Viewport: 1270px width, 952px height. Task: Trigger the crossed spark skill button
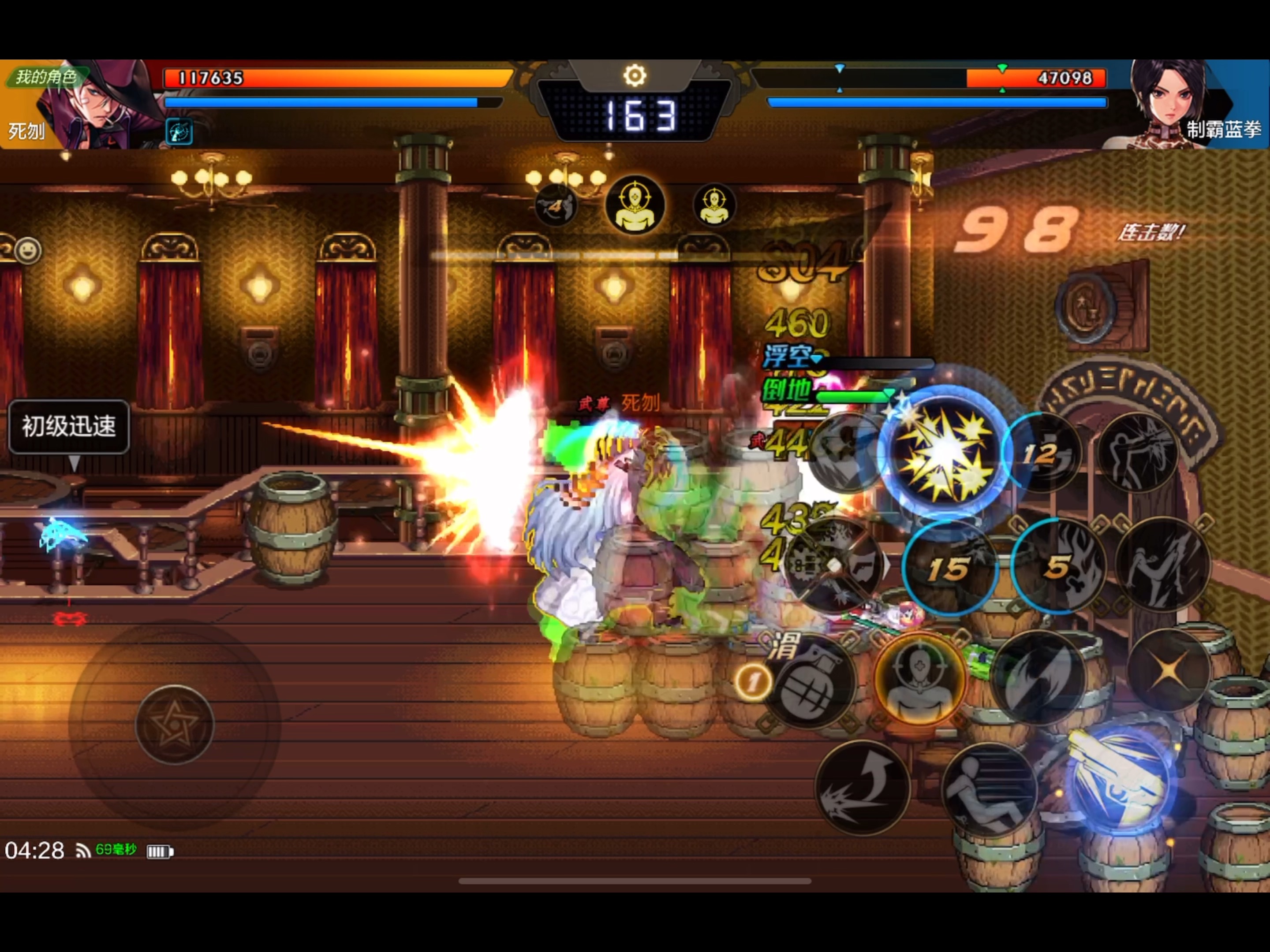(x=1168, y=669)
